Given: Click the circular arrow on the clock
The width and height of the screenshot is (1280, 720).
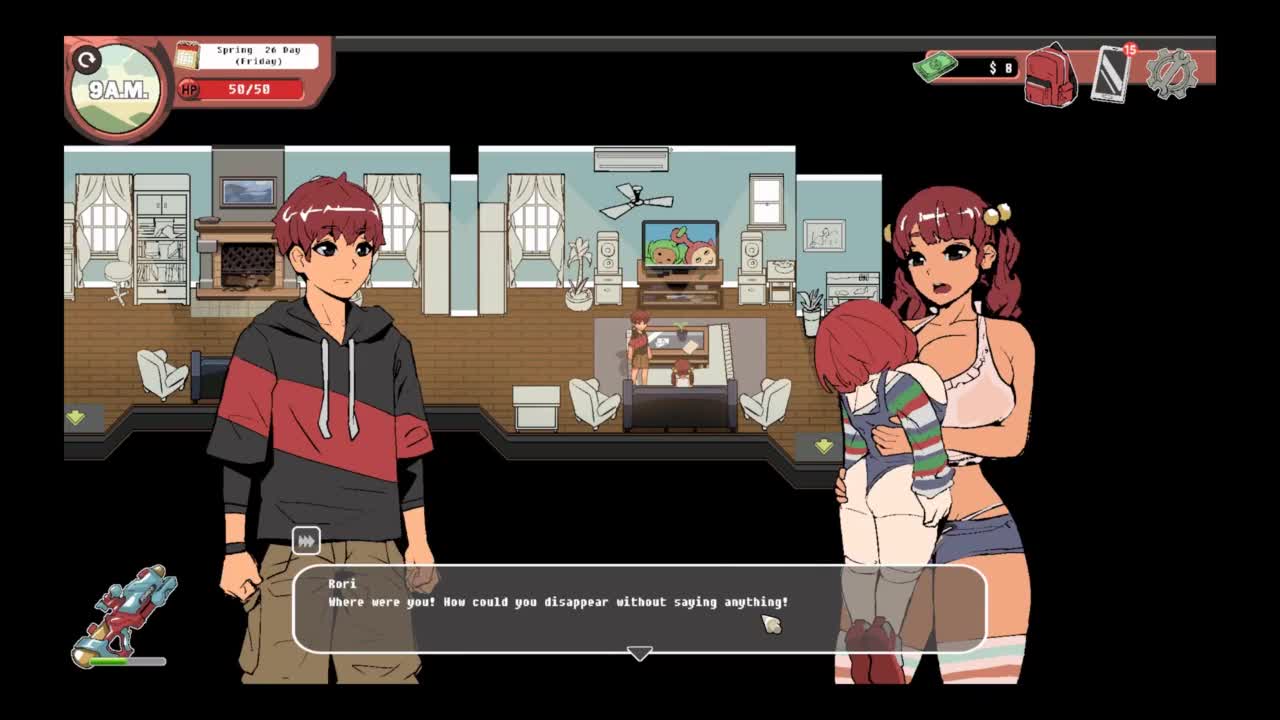Looking at the screenshot, I should coord(87,61).
